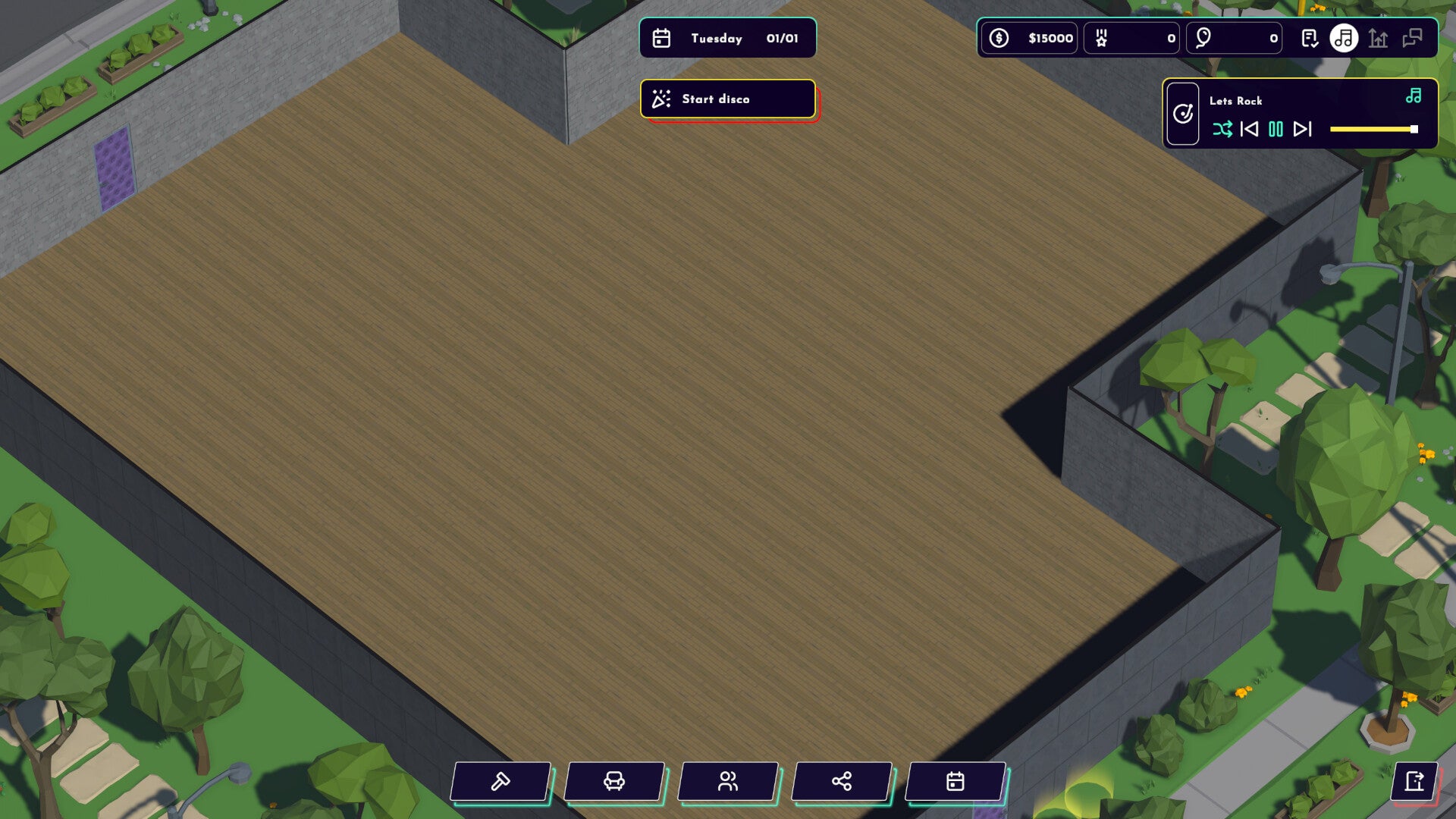The height and width of the screenshot is (819, 1456).
Task: Click the tasks checklist icon in top bar
Action: tap(1311, 39)
